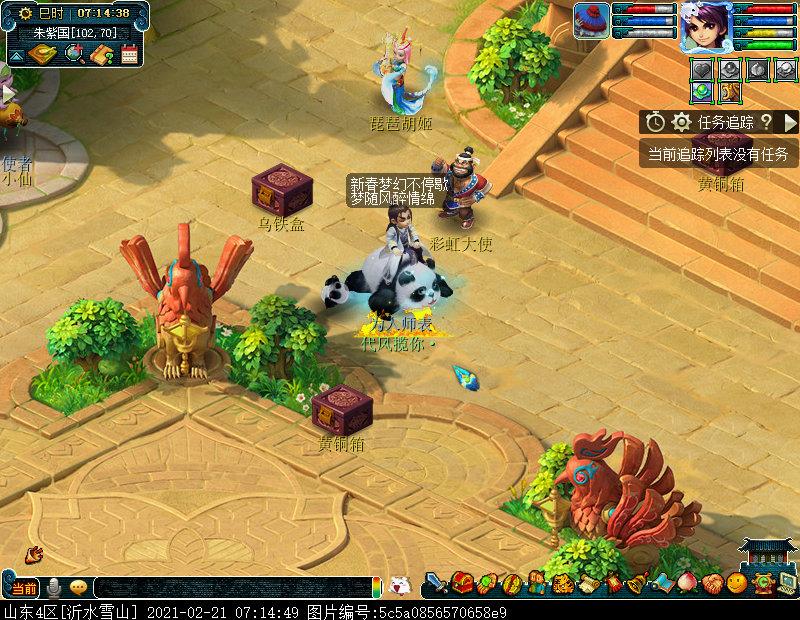Click the chat text input box
This screenshot has width=800, height=620.
[x=230, y=588]
